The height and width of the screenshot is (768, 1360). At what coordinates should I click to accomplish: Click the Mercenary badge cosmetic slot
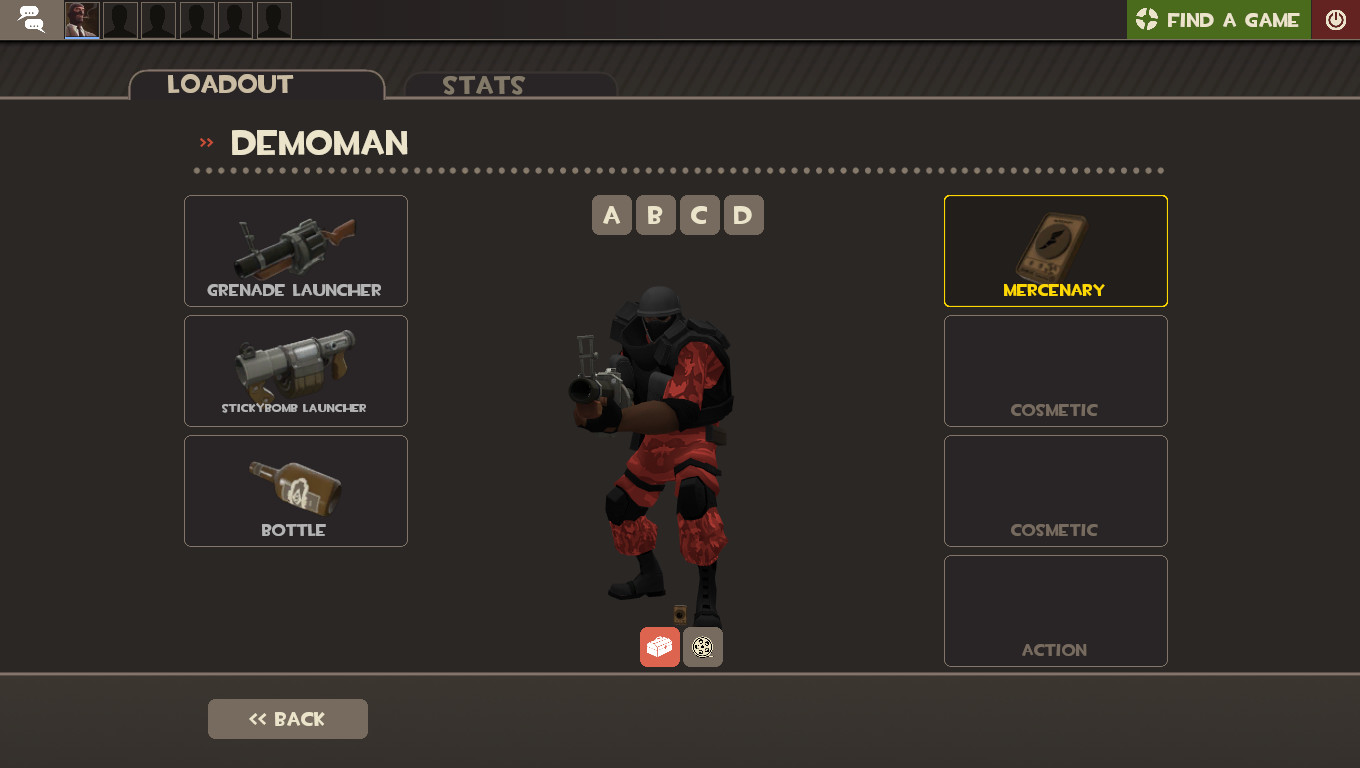[1055, 250]
